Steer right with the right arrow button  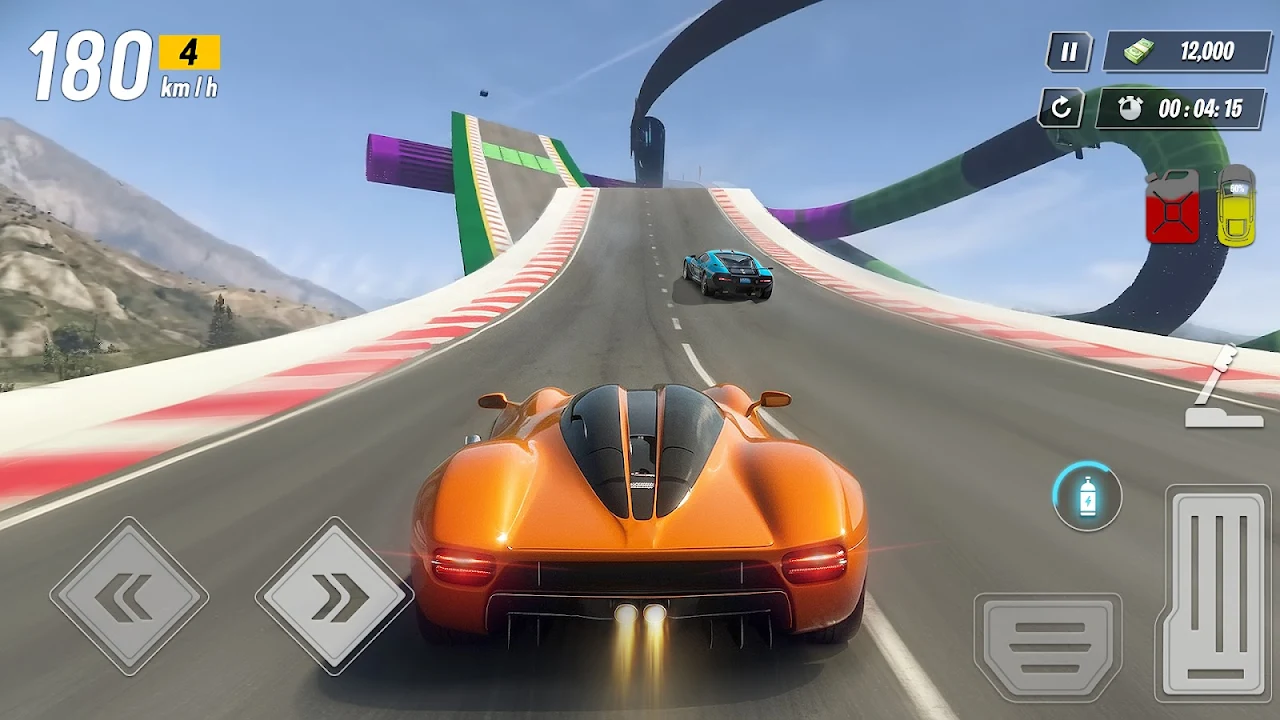coord(334,597)
